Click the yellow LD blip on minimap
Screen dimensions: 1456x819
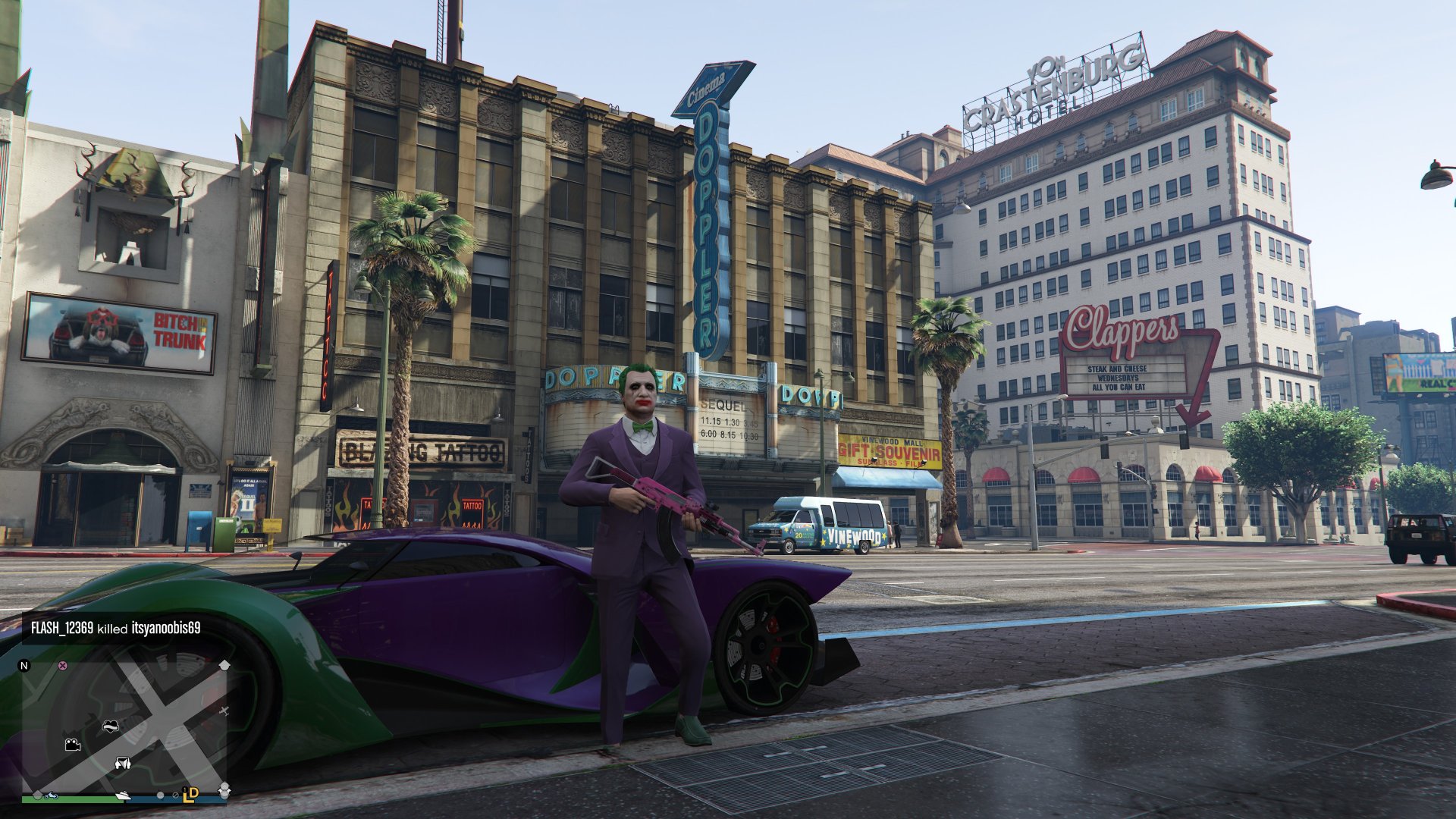pyautogui.click(x=190, y=794)
